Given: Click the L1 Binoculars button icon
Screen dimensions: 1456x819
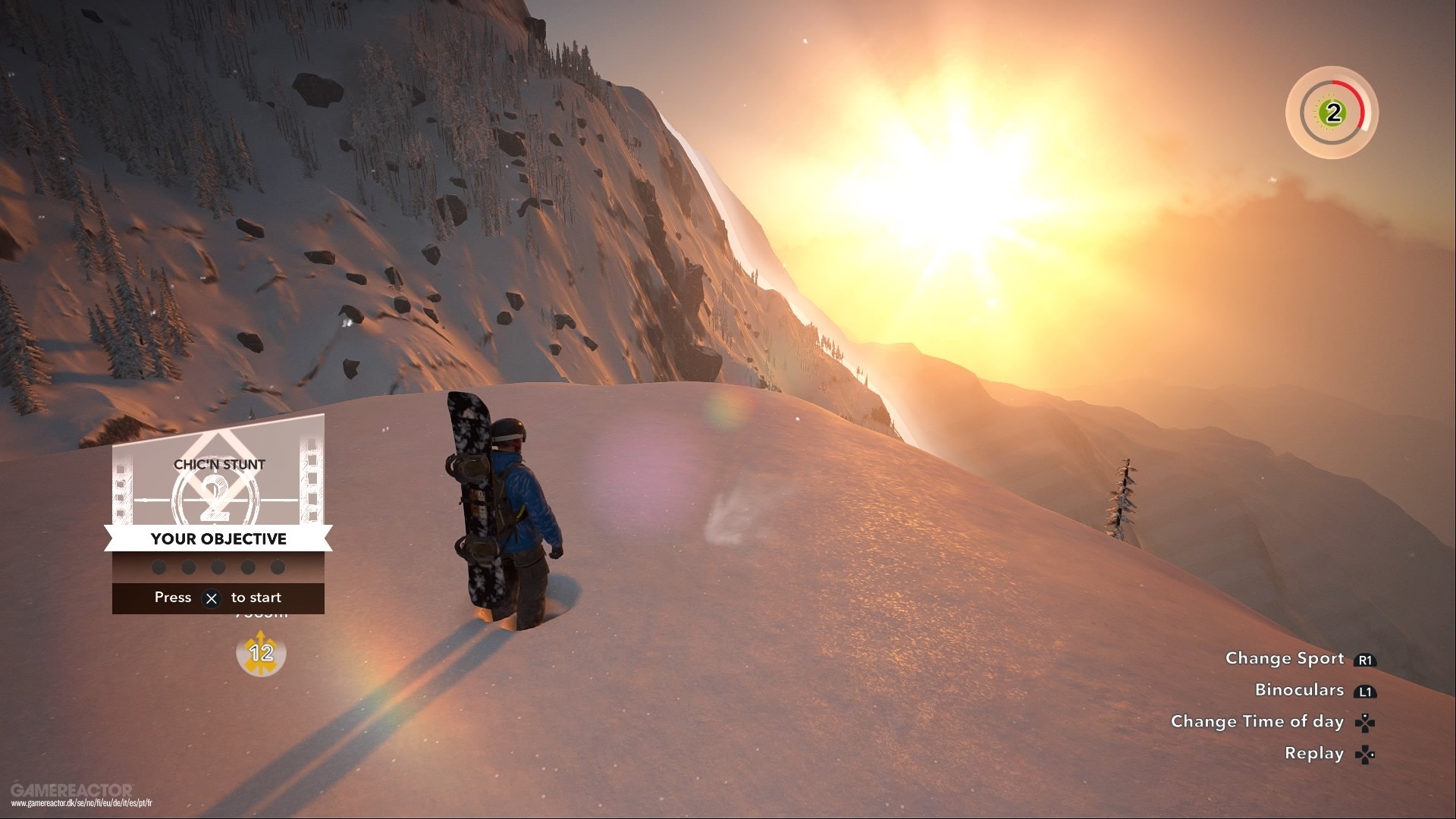Looking at the screenshot, I should pyautogui.click(x=1365, y=690).
